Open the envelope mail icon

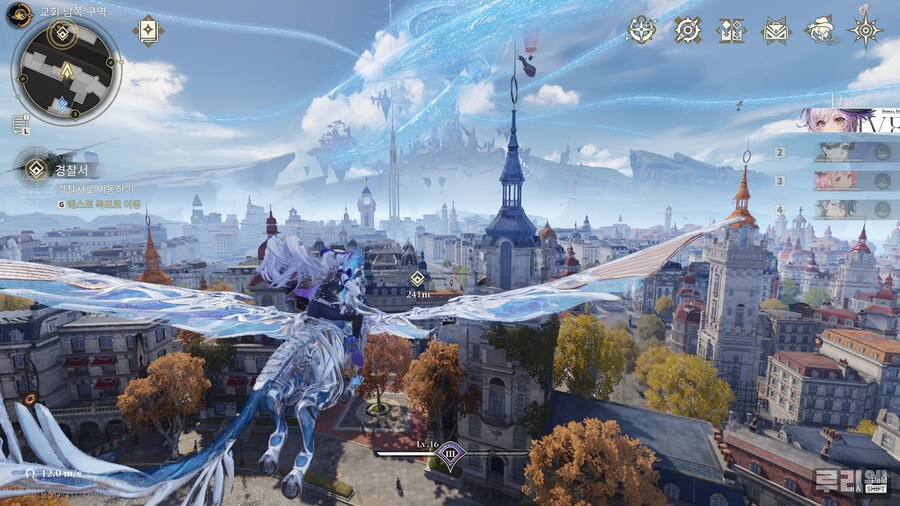776,31
